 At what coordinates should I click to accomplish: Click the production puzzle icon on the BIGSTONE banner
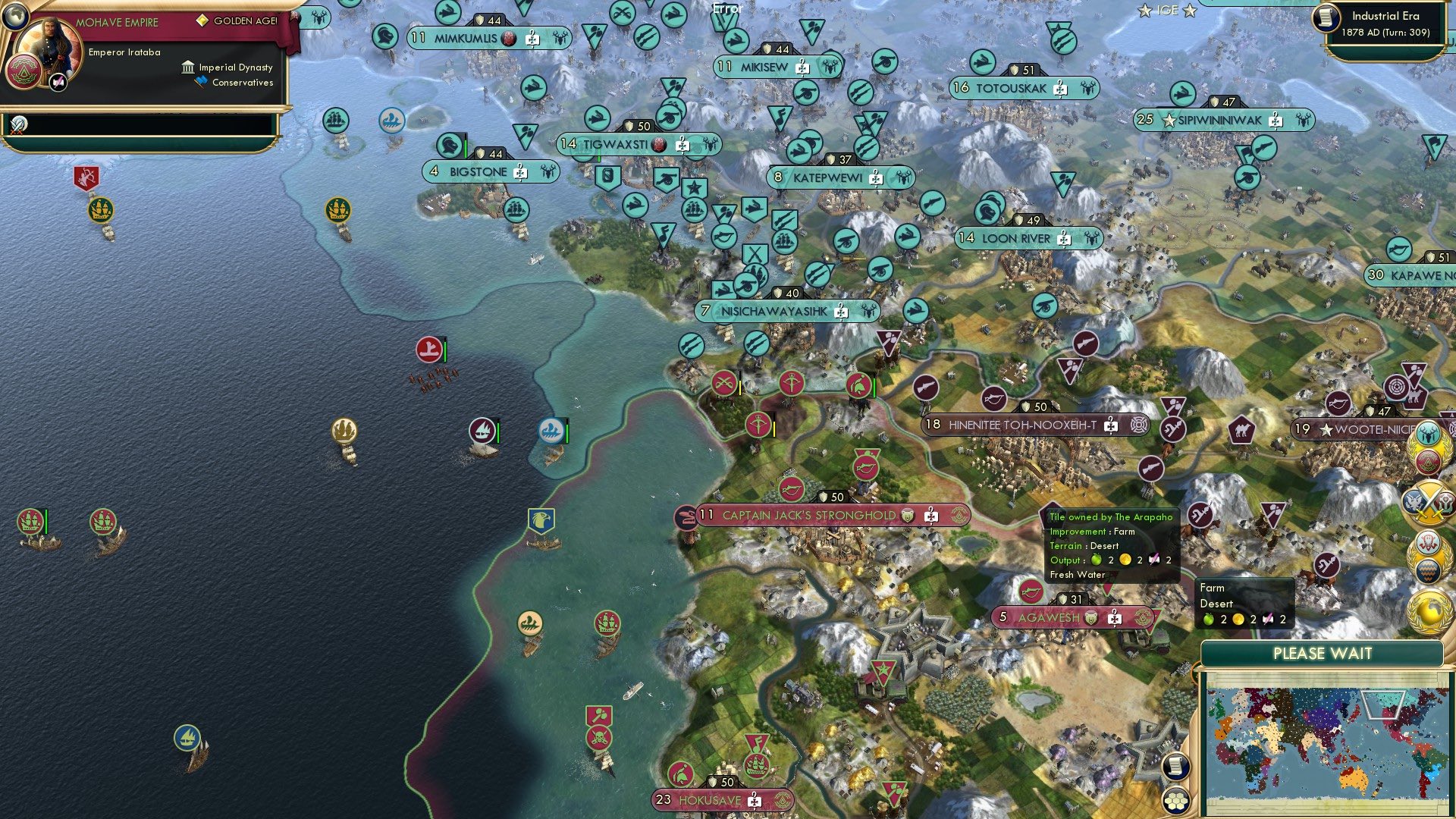click(x=519, y=171)
